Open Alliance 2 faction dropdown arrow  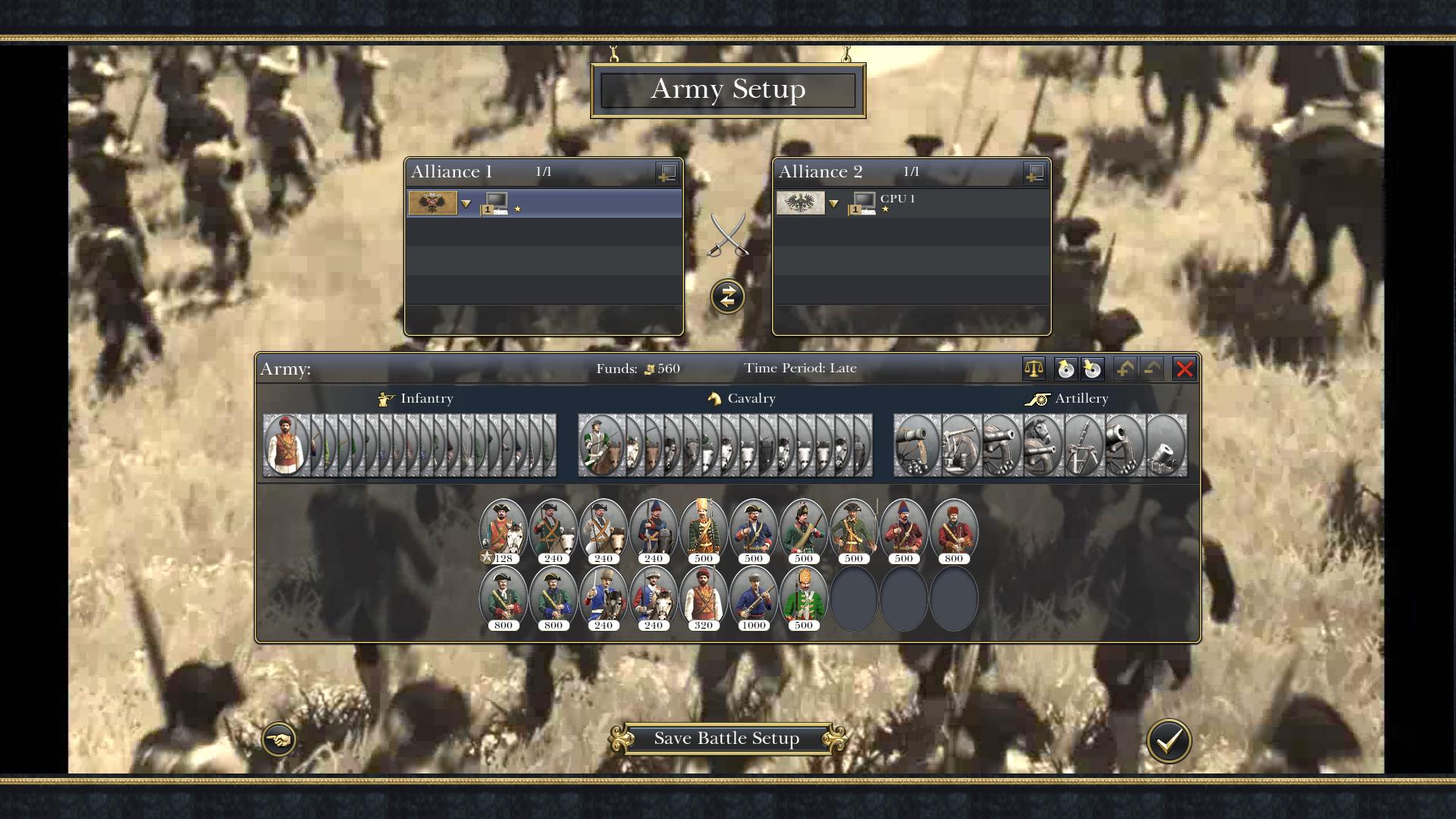coord(833,204)
